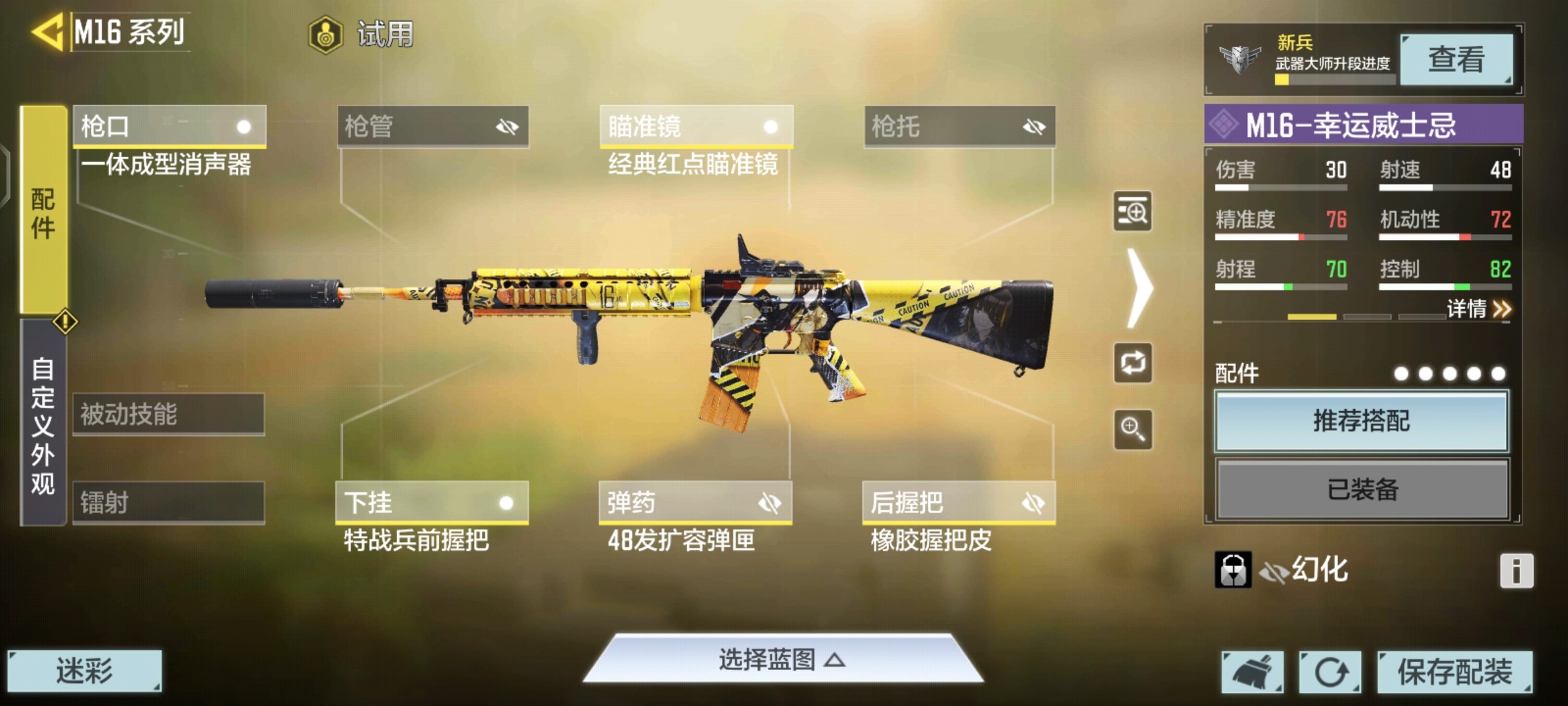The width and height of the screenshot is (1568, 706).
Task: Expand the 选择蓝图 blueprint selector
Action: tap(782, 660)
